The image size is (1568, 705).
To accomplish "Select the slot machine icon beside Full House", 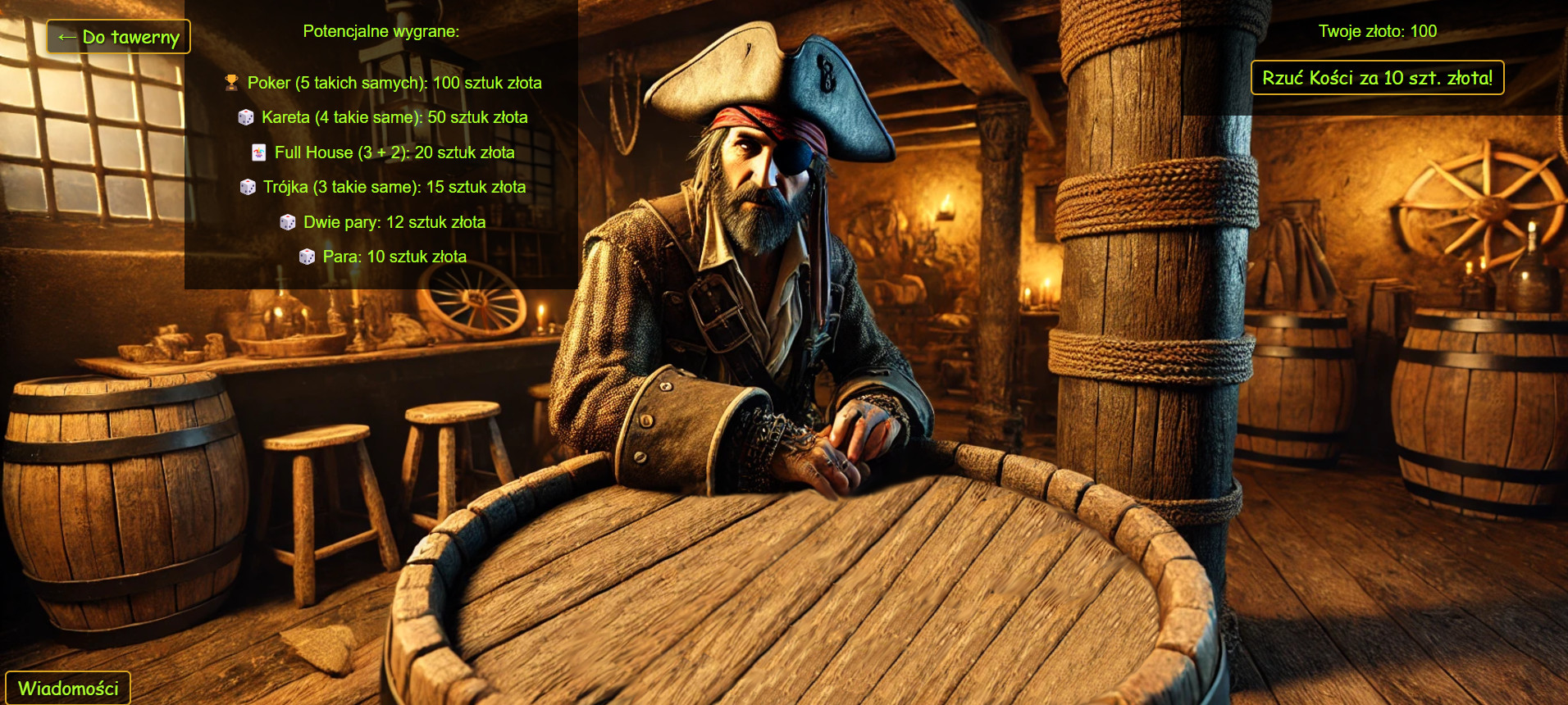I will point(259,152).
